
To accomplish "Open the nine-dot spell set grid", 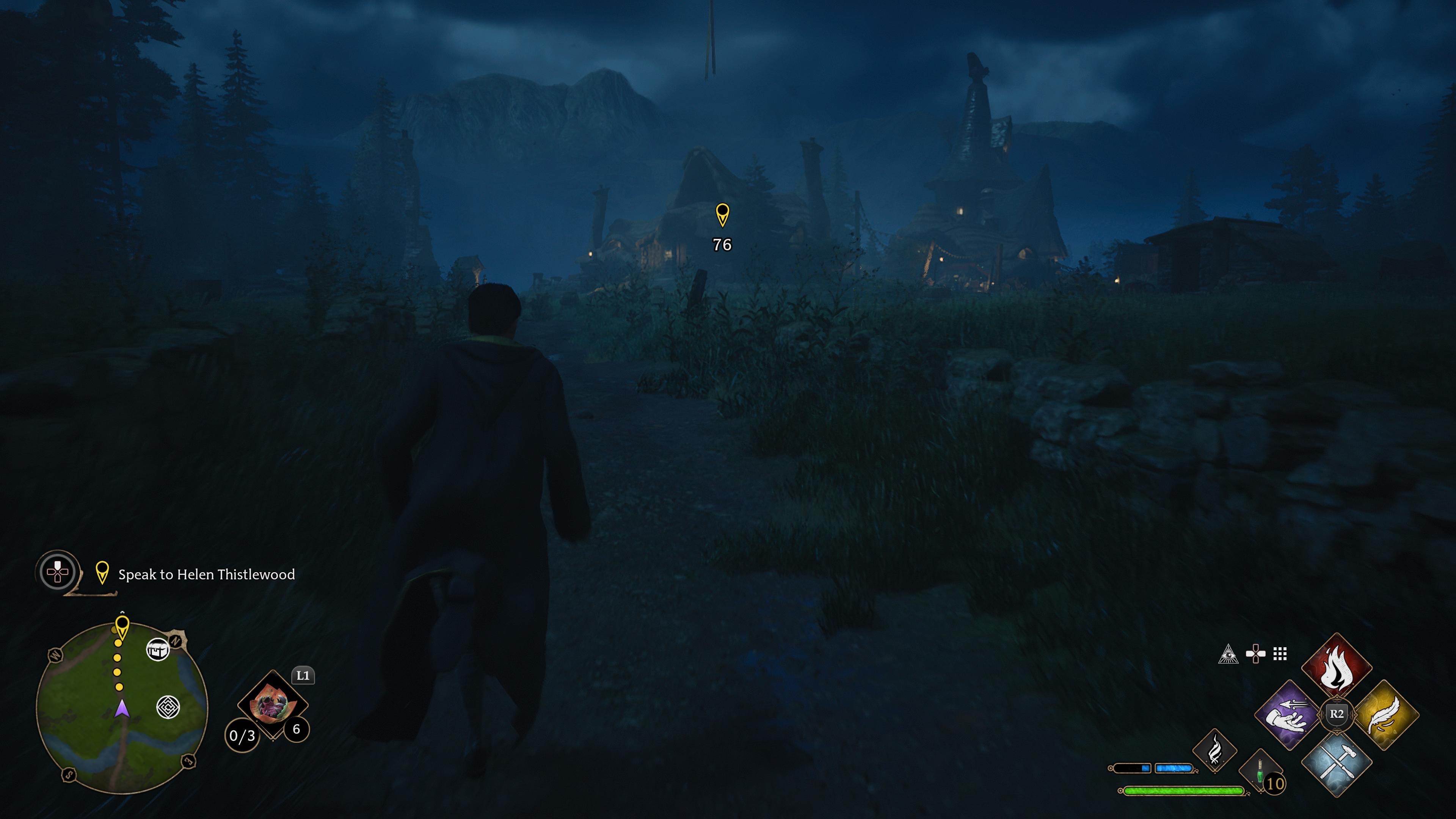I will [1280, 654].
